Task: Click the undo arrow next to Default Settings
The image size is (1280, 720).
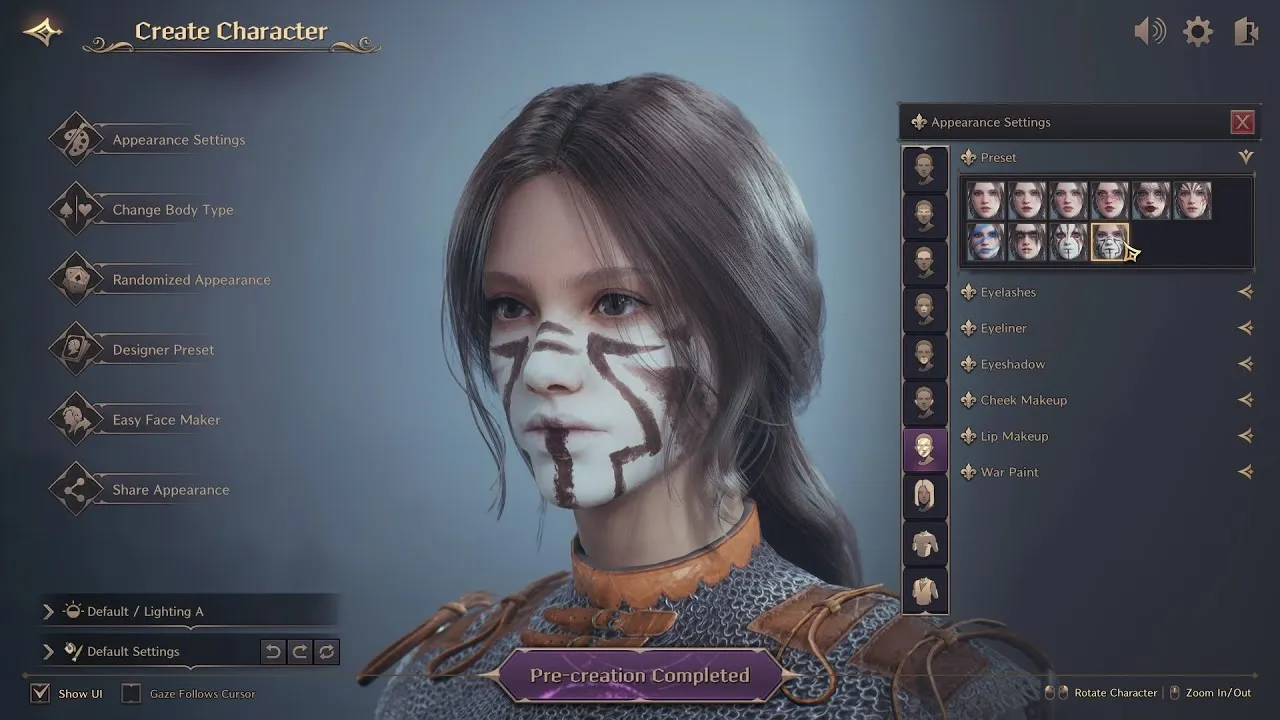Action: [272, 651]
